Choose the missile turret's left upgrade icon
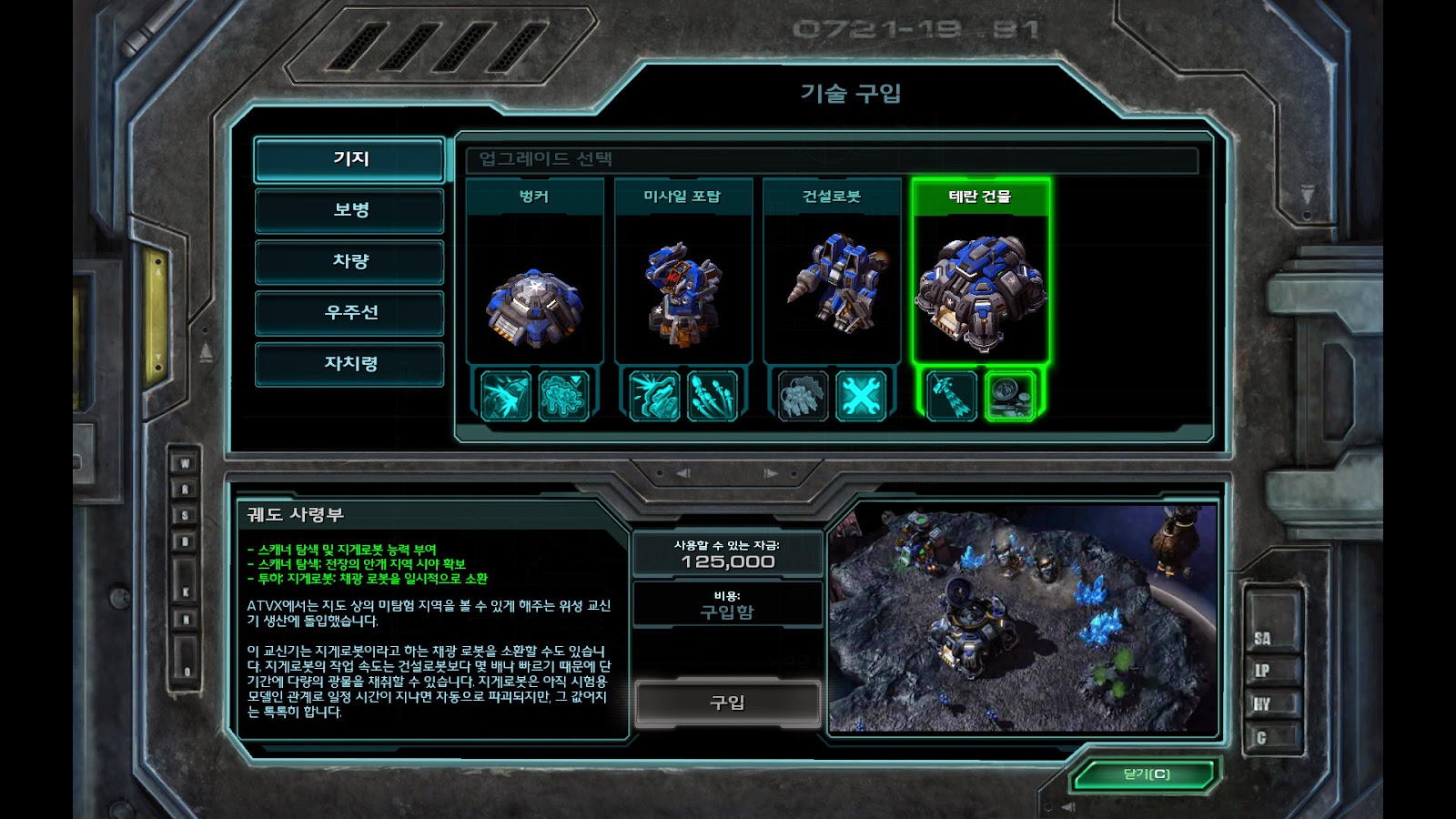This screenshot has height=819, width=1456. [653, 396]
